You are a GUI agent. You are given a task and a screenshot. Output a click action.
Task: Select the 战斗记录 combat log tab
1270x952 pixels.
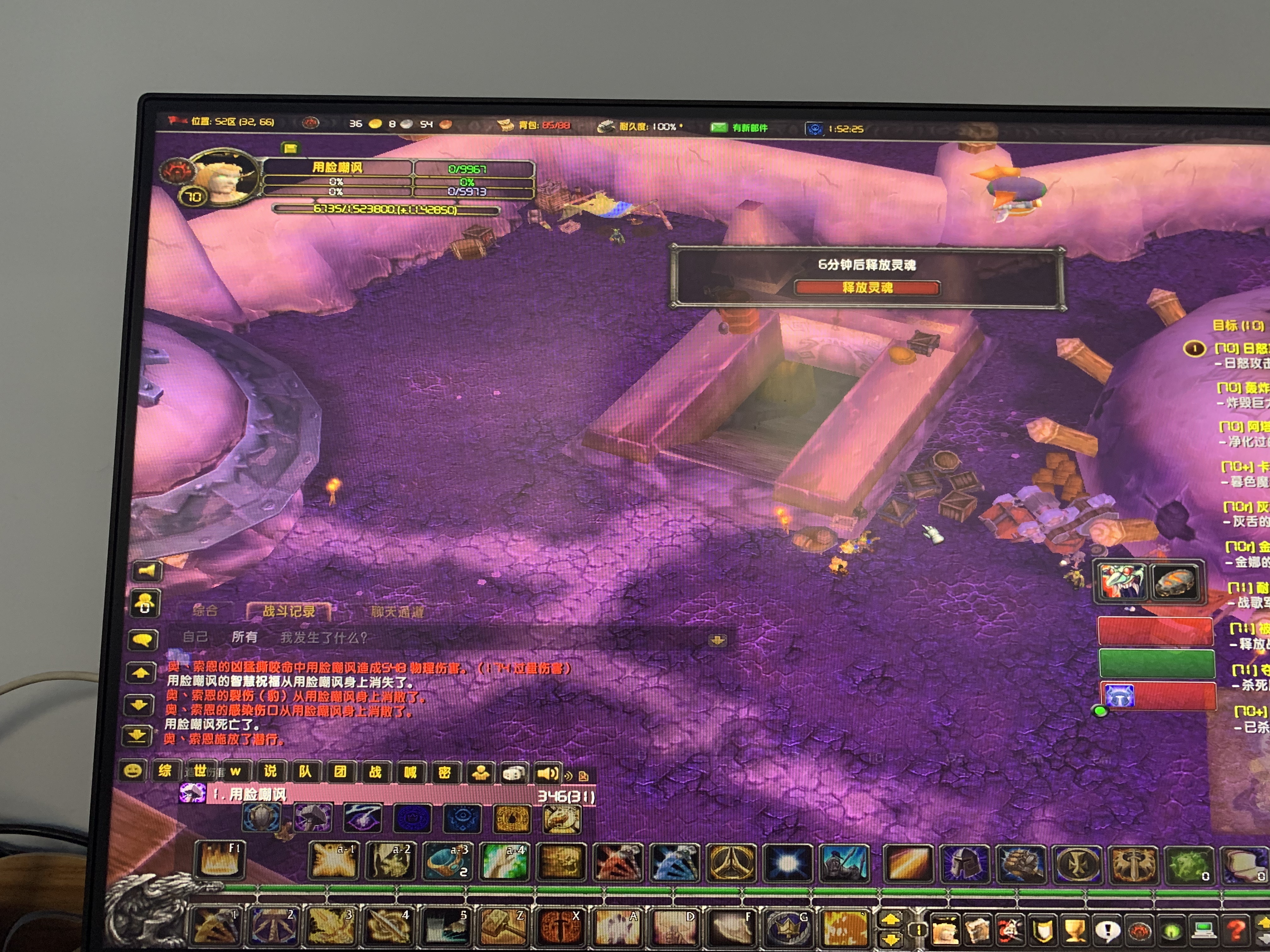tap(289, 611)
